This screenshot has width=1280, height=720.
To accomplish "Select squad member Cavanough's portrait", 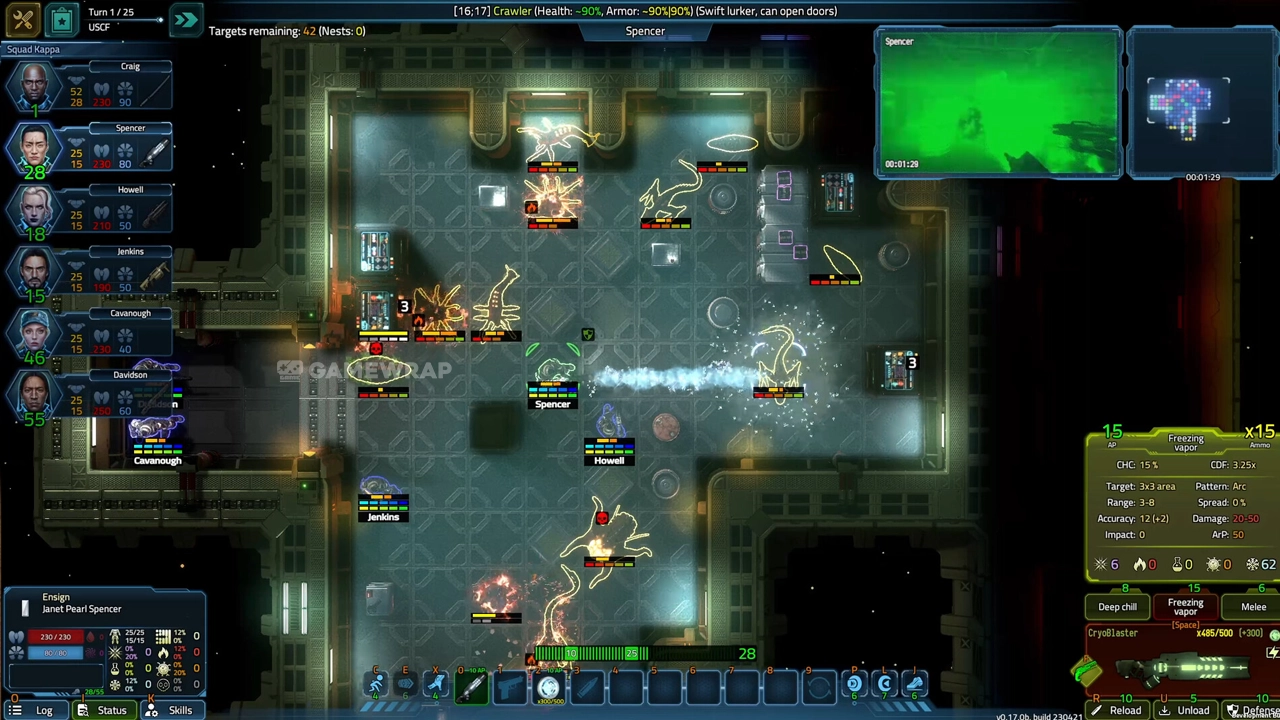I will point(35,334).
